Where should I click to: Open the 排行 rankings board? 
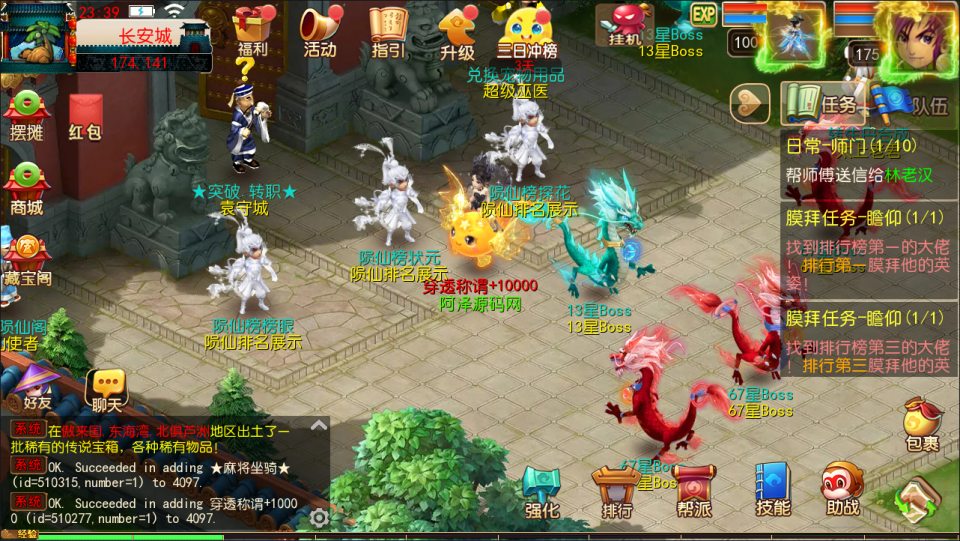[x=616, y=490]
